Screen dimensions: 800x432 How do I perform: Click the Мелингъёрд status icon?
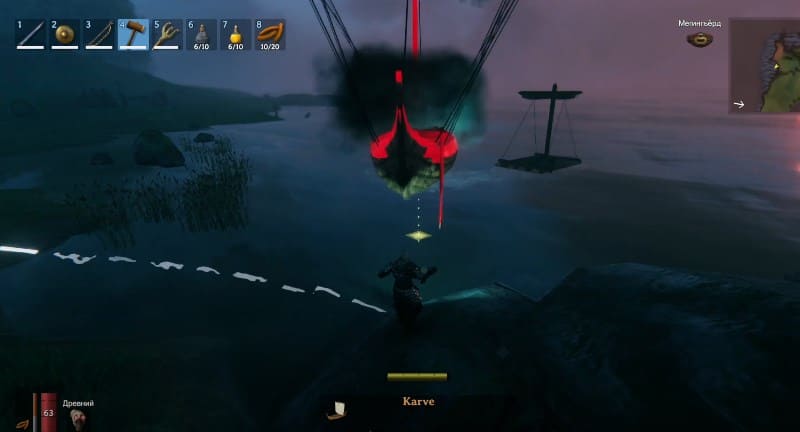click(x=700, y=40)
